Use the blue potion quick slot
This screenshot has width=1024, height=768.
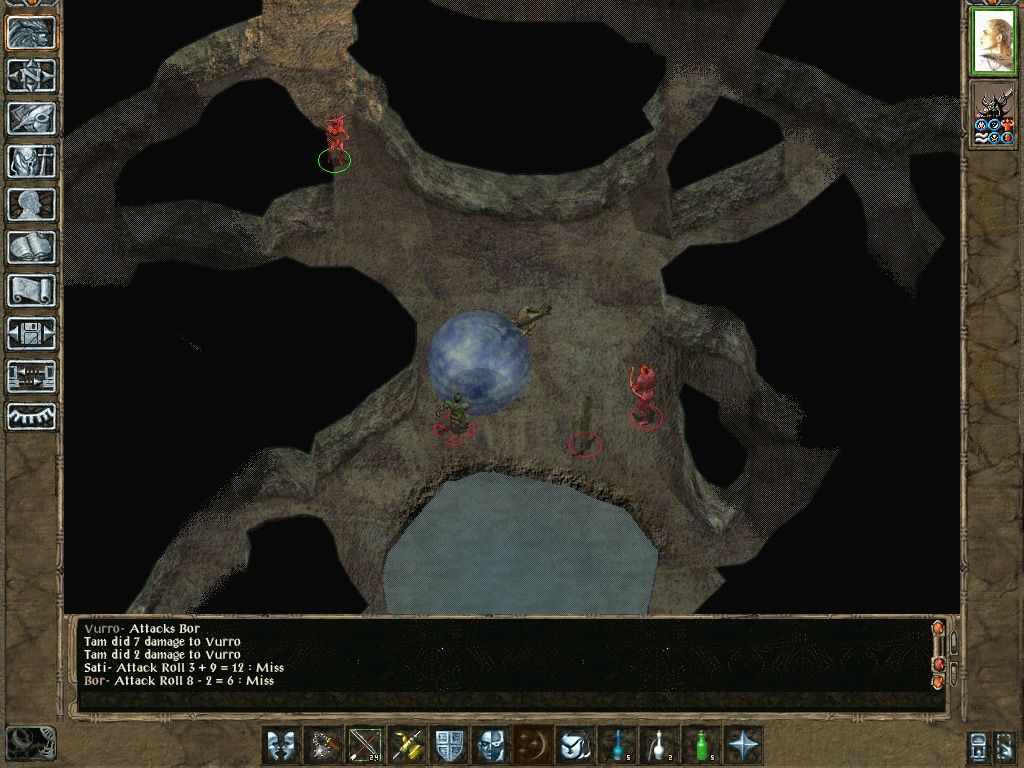point(619,745)
